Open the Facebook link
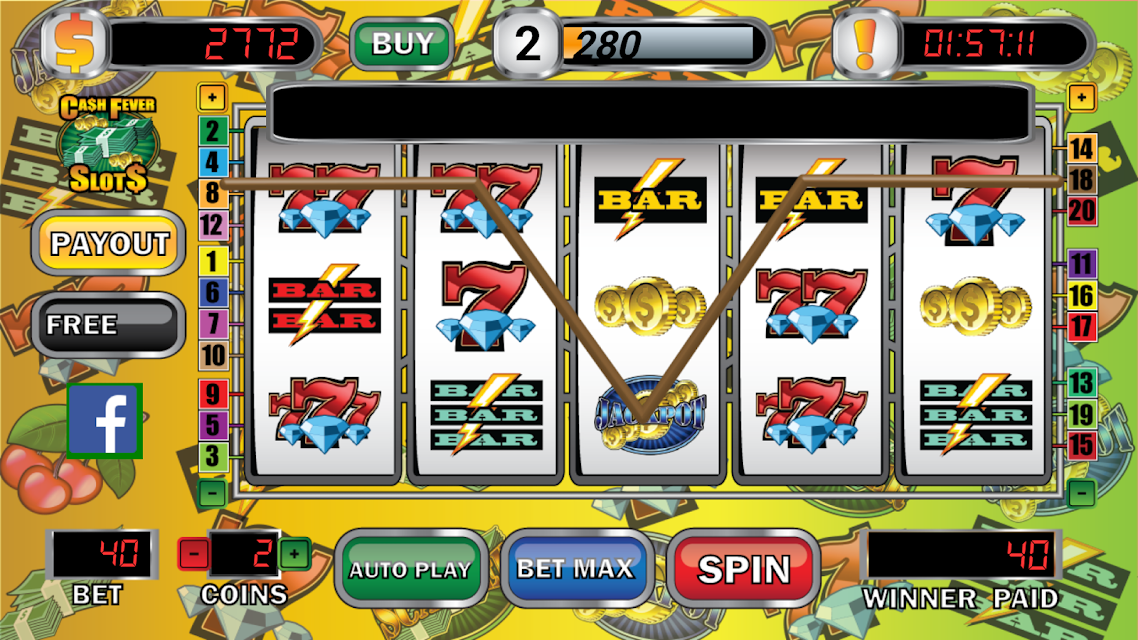The height and width of the screenshot is (640, 1138). click(x=105, y=421)
